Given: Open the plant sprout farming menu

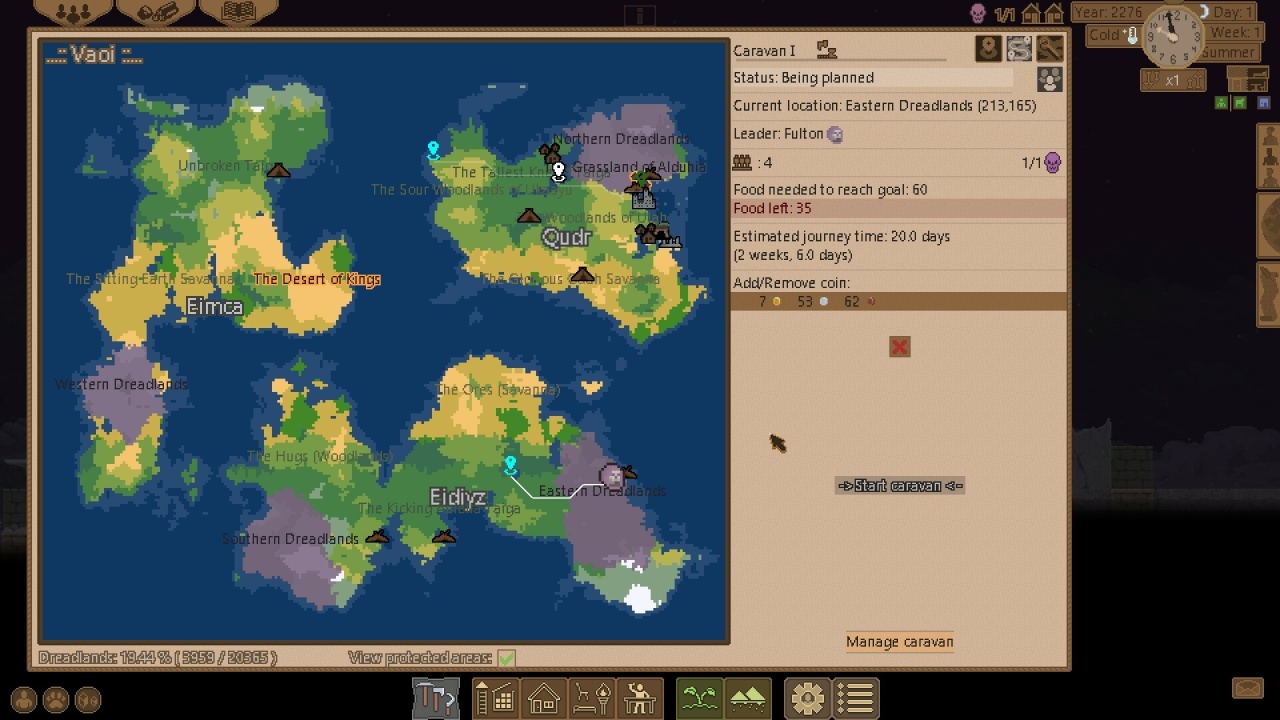Looking at the screenshot, I should 699,697.
